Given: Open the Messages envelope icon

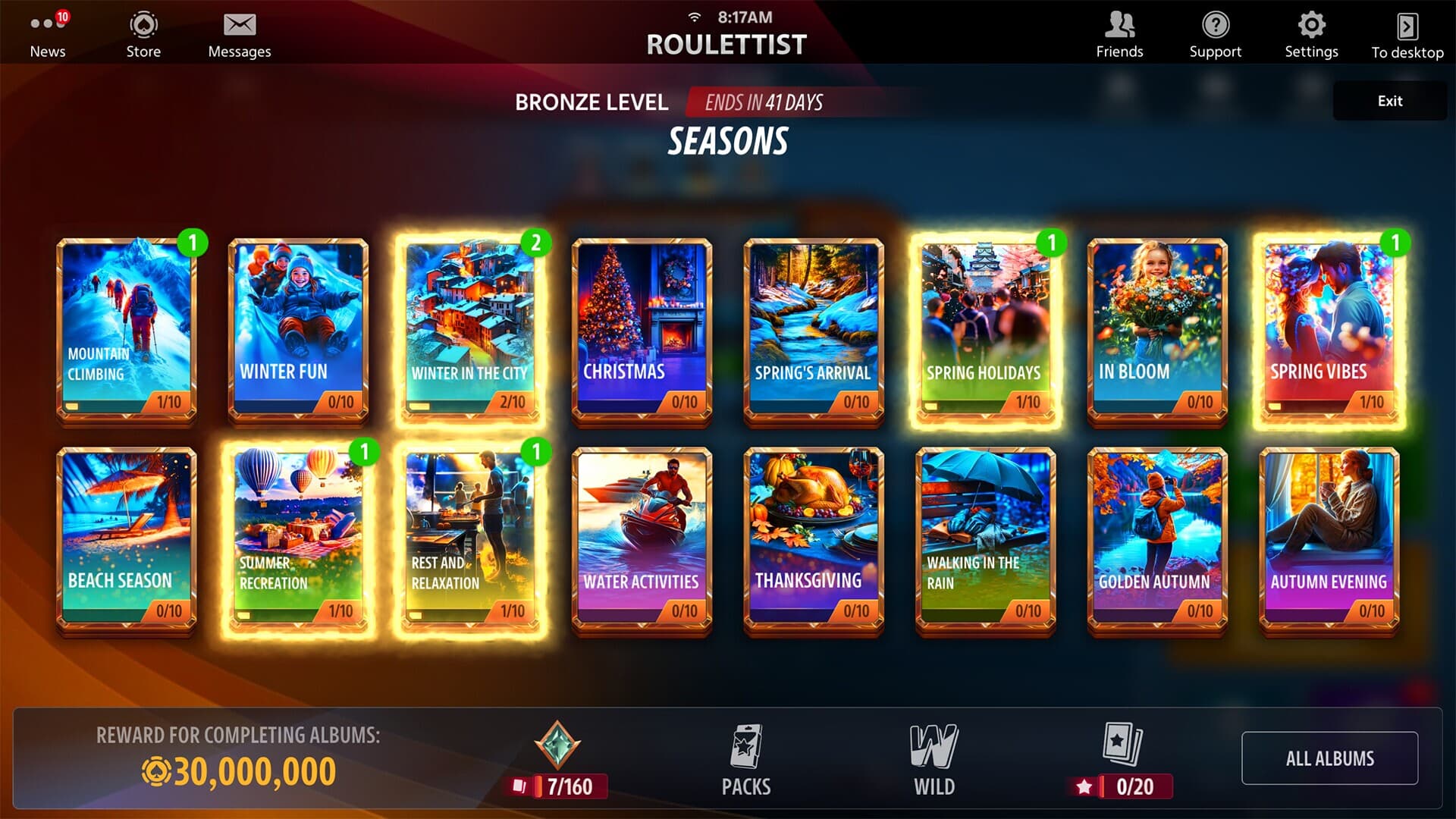Looking at the screenshot, I should click(239, 24).
